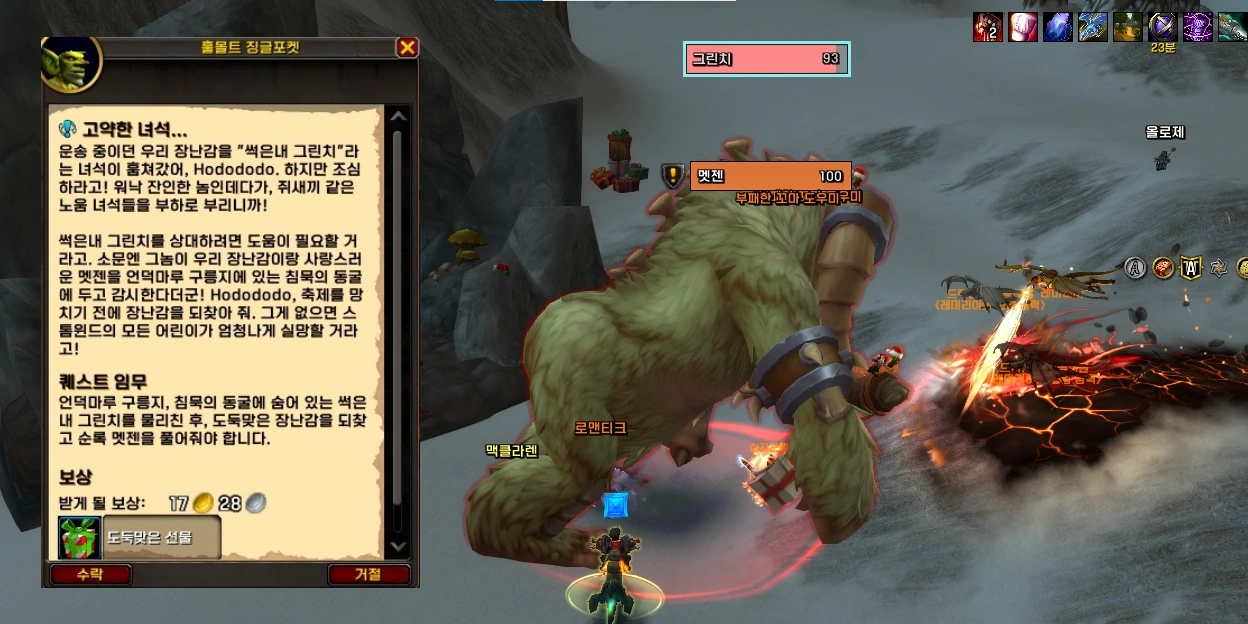1248x624 pixels.
Task: Decline the quest with the 거절 button
Action: [x=368, y=575]
